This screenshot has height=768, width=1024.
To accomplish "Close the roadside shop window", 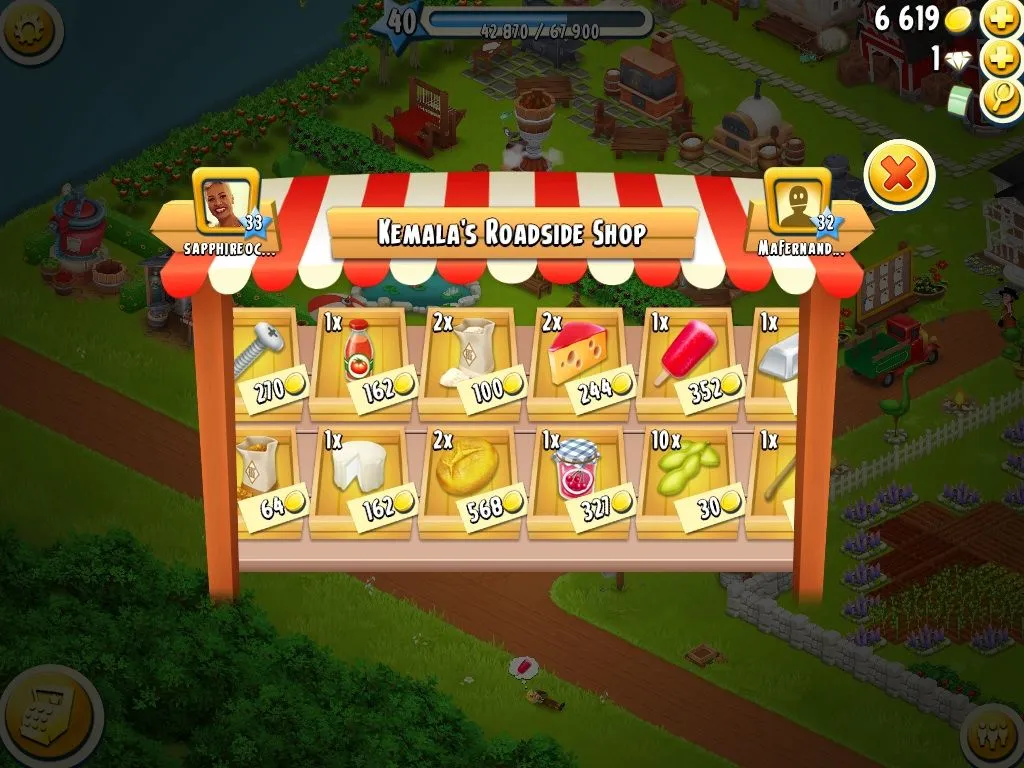I will point(899,177).
